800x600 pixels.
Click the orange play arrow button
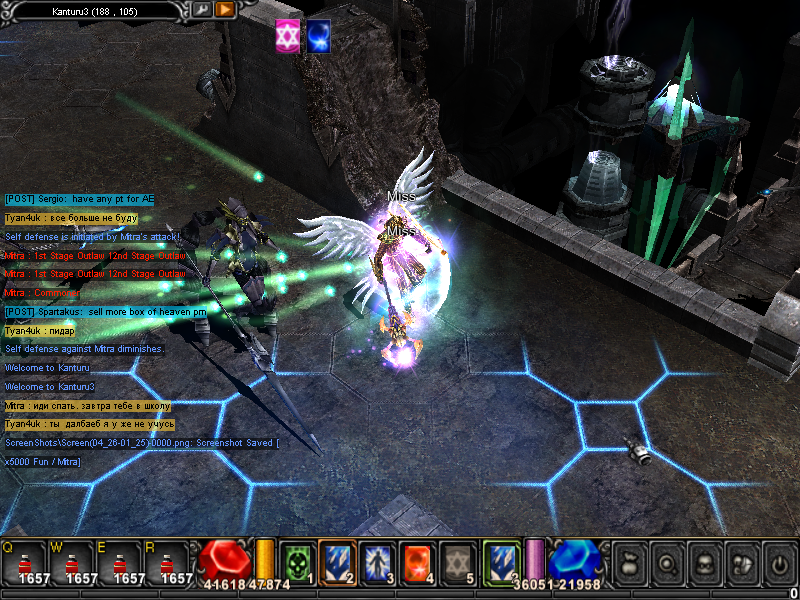point(225,9)
